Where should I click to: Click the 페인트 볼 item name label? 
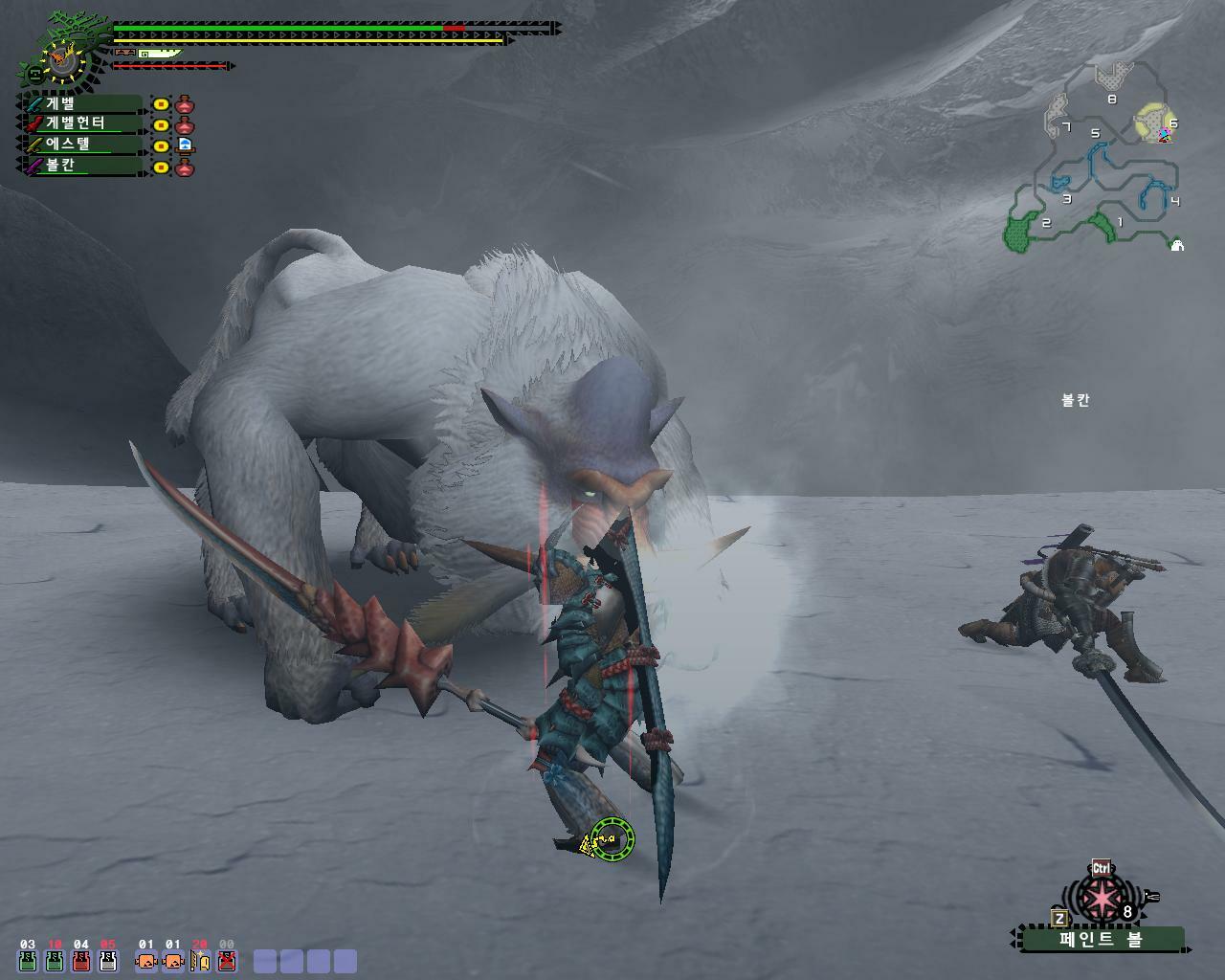(x=1101, y=940)
